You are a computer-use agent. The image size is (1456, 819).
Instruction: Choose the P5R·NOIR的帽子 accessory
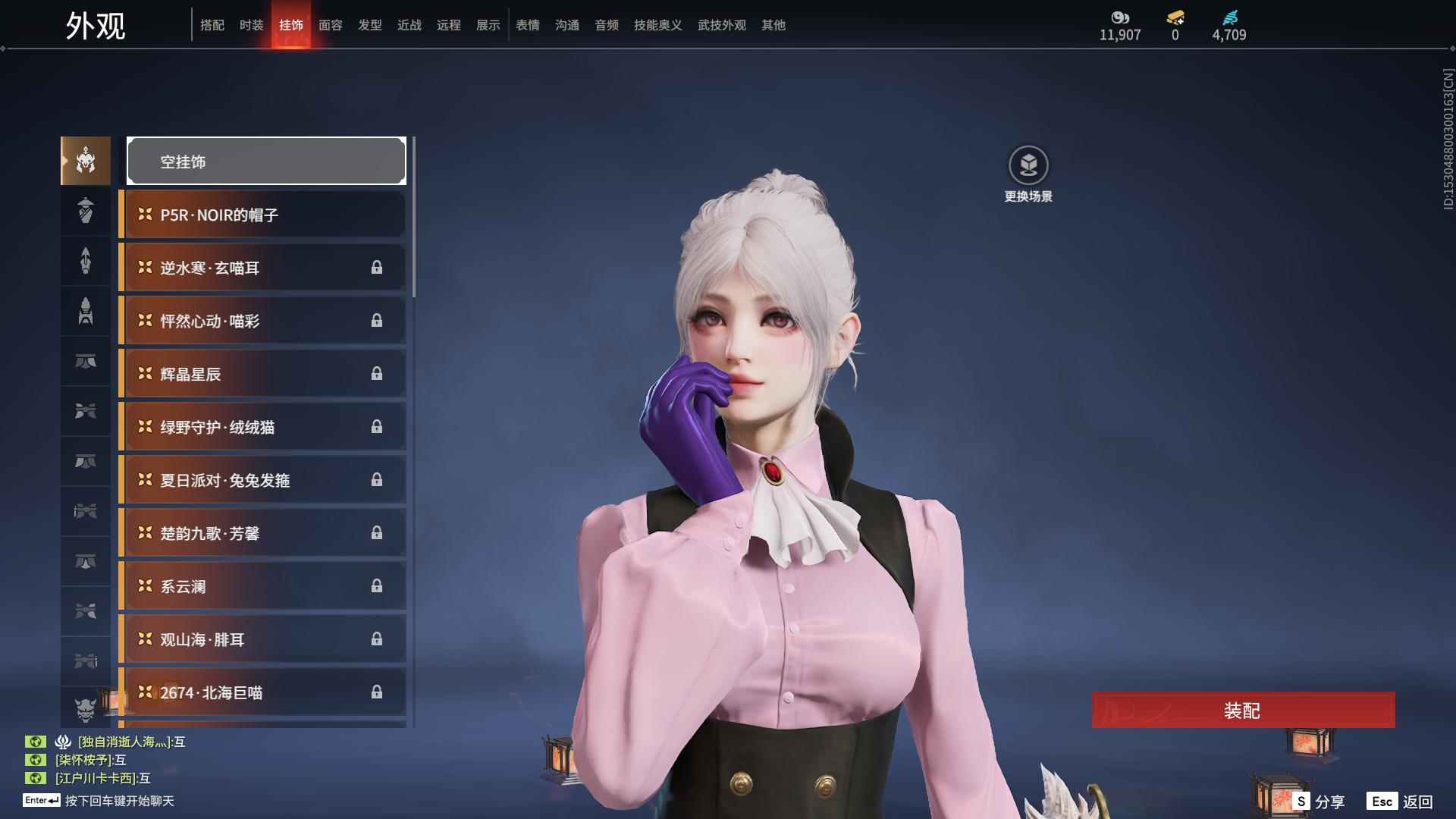(x=262, y=215)
